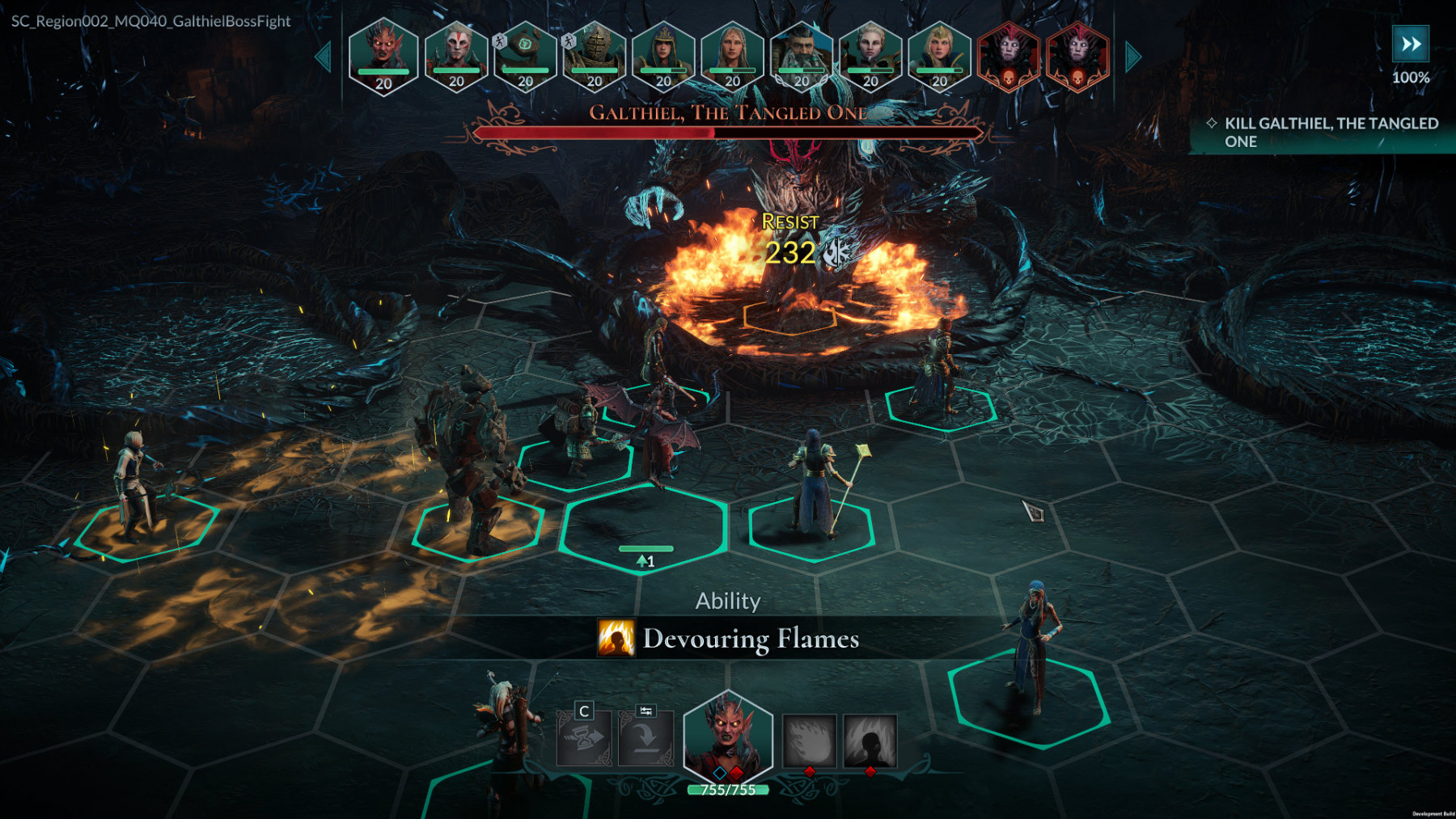Use the hourglass wait-turn ability
The image size is (1456, 819).
584,738
